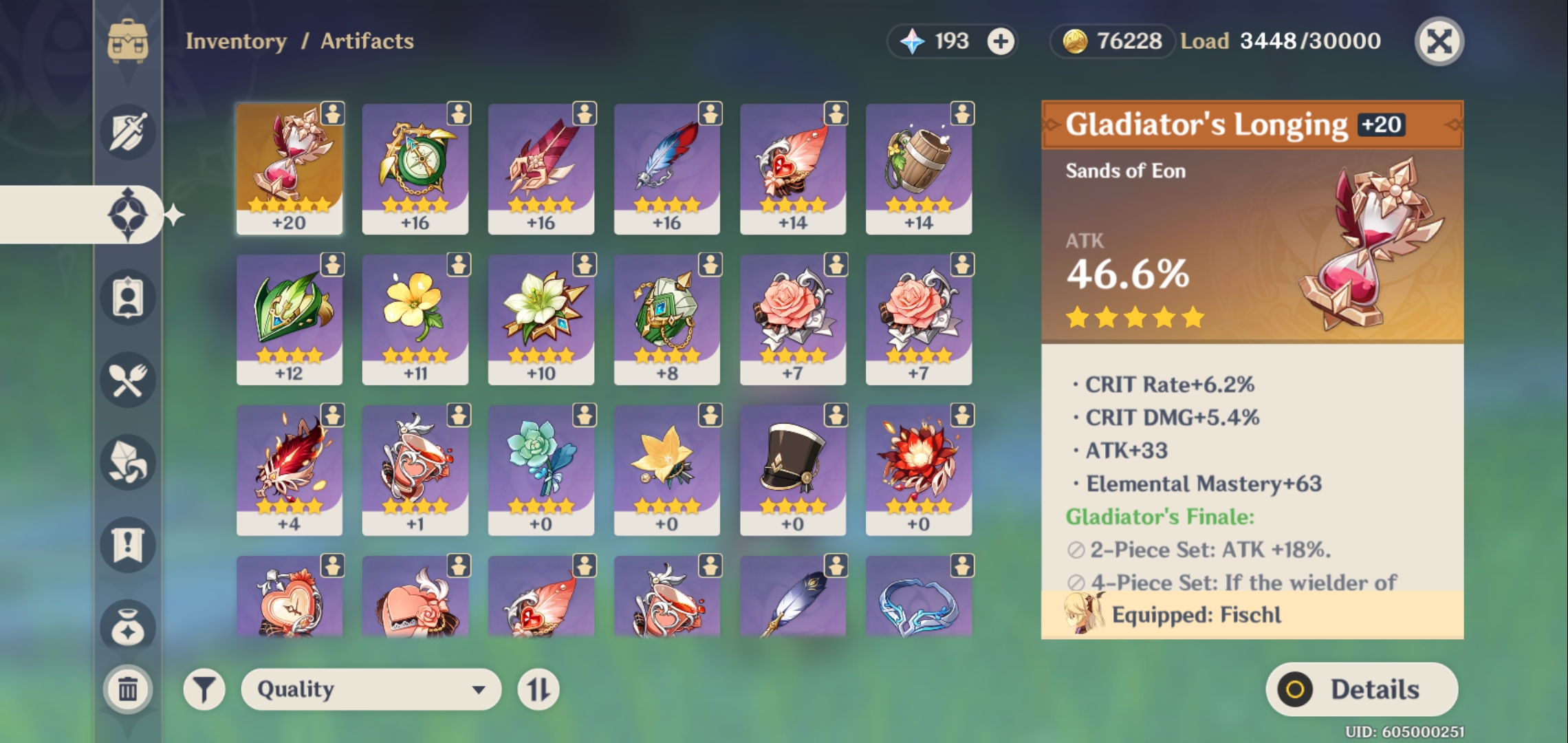Open the artifact filter funnel
The width and height of the screenshot is (1568, 743).
[x=205, y=690]
